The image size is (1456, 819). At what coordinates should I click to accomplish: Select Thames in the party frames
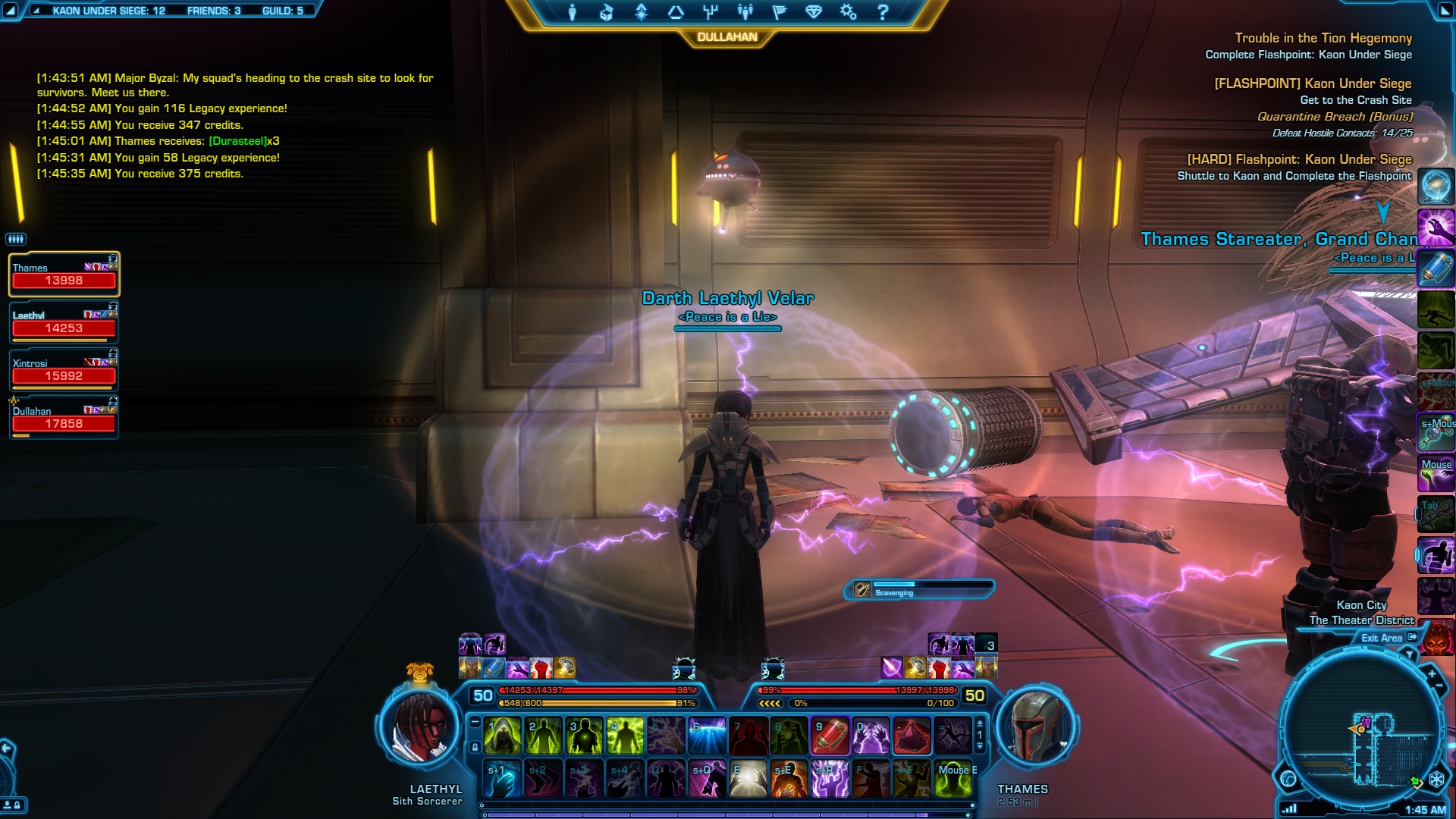tap(64, 275)
